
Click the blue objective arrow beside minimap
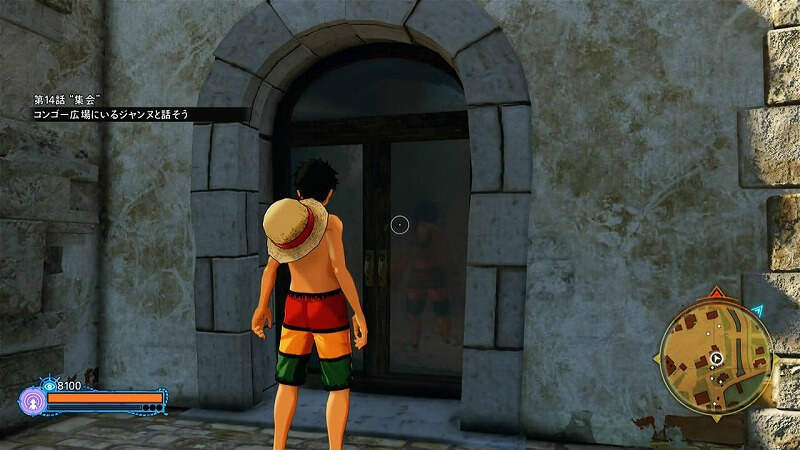click(x=758, y=312)
